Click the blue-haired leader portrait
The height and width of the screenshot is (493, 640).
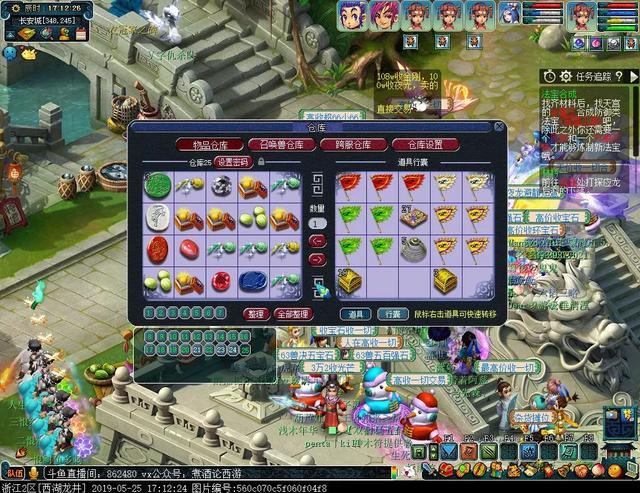[351, 15]
